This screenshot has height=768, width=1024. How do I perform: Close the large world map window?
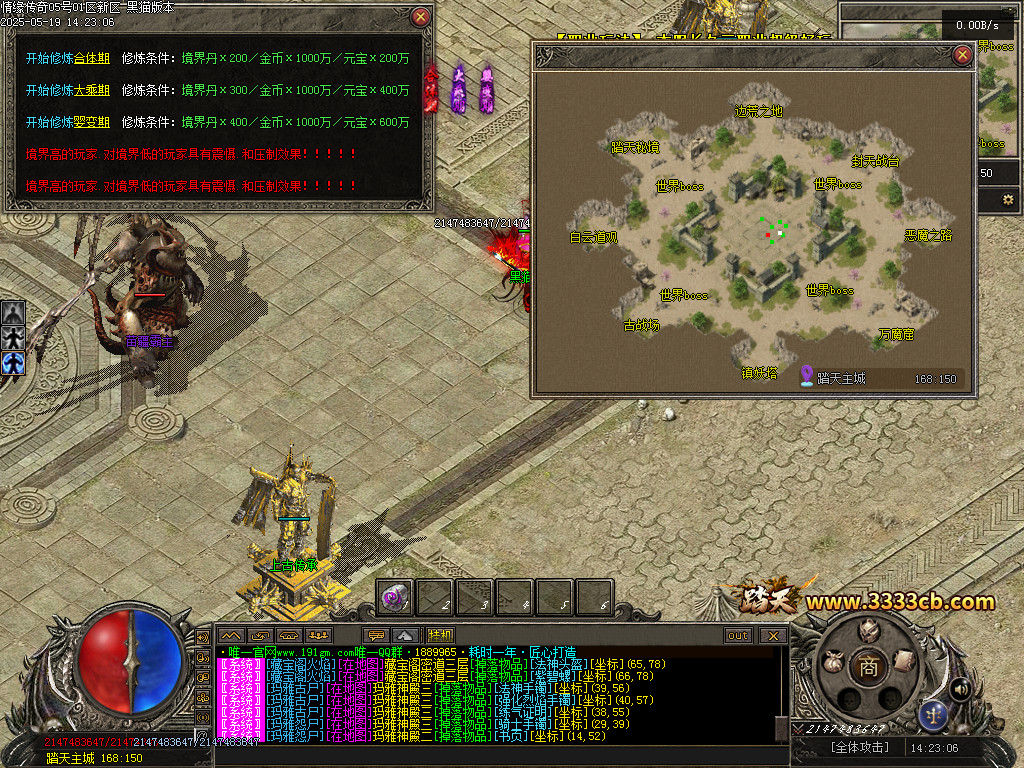click(x=962, y=55)
